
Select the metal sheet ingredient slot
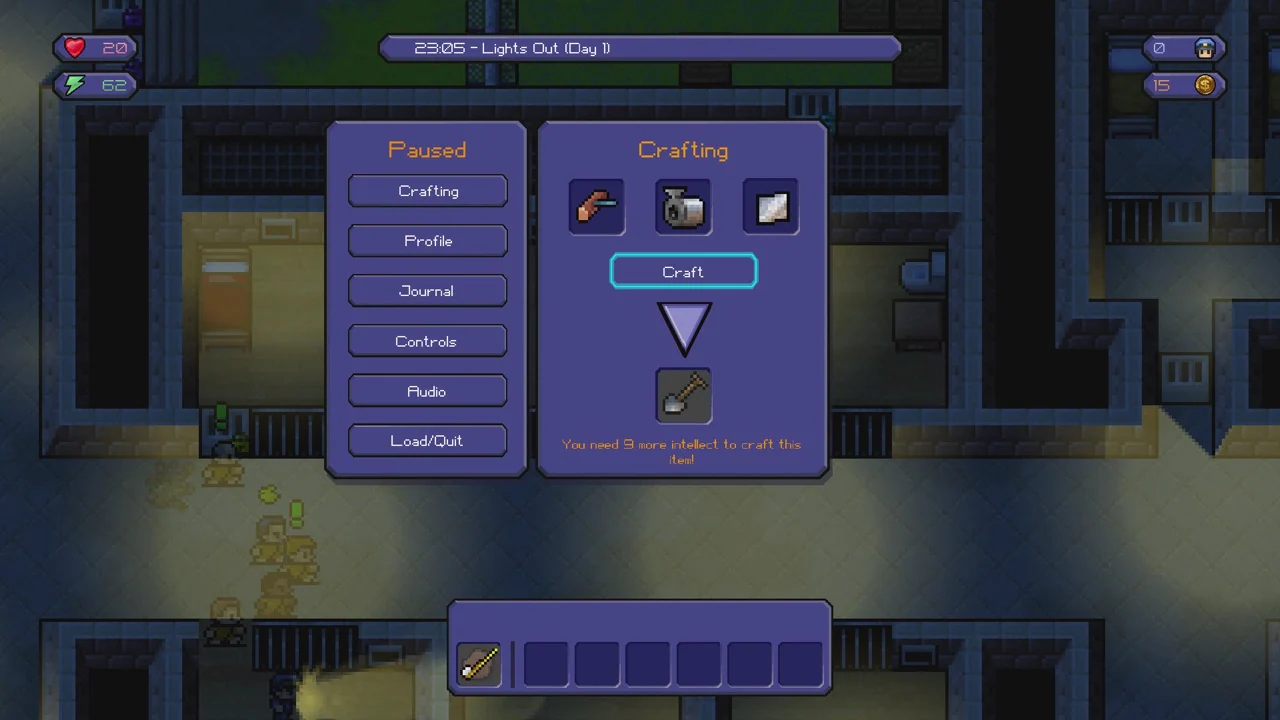[x=770, y=207]
